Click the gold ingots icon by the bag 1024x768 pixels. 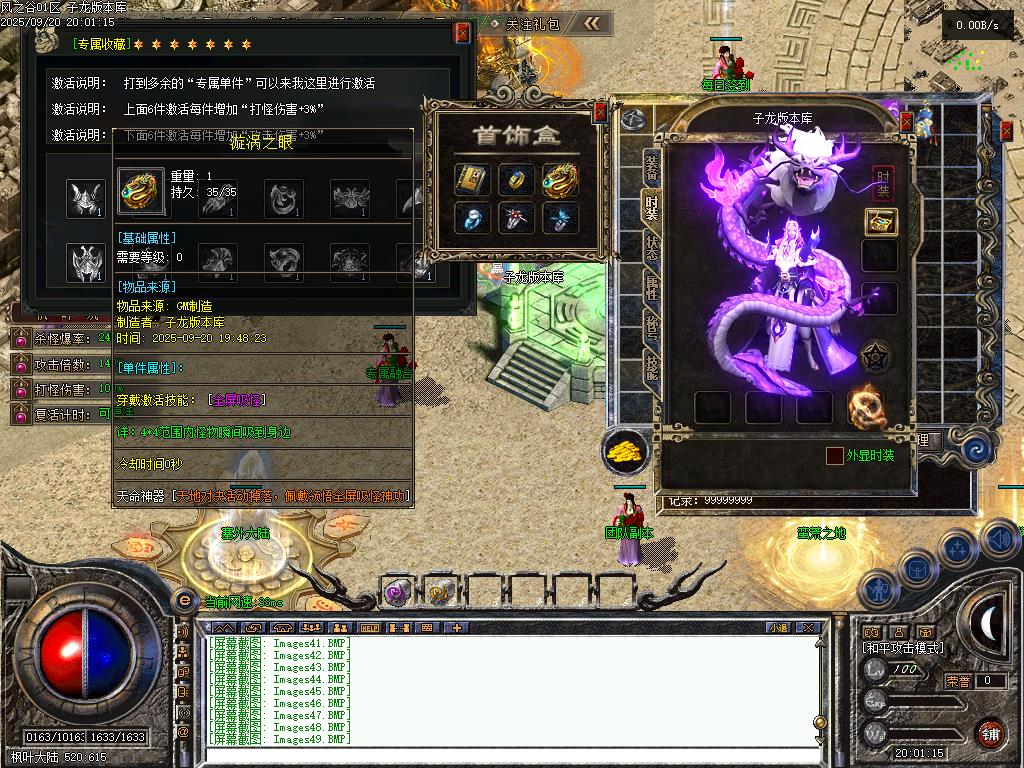pos(624,451)
